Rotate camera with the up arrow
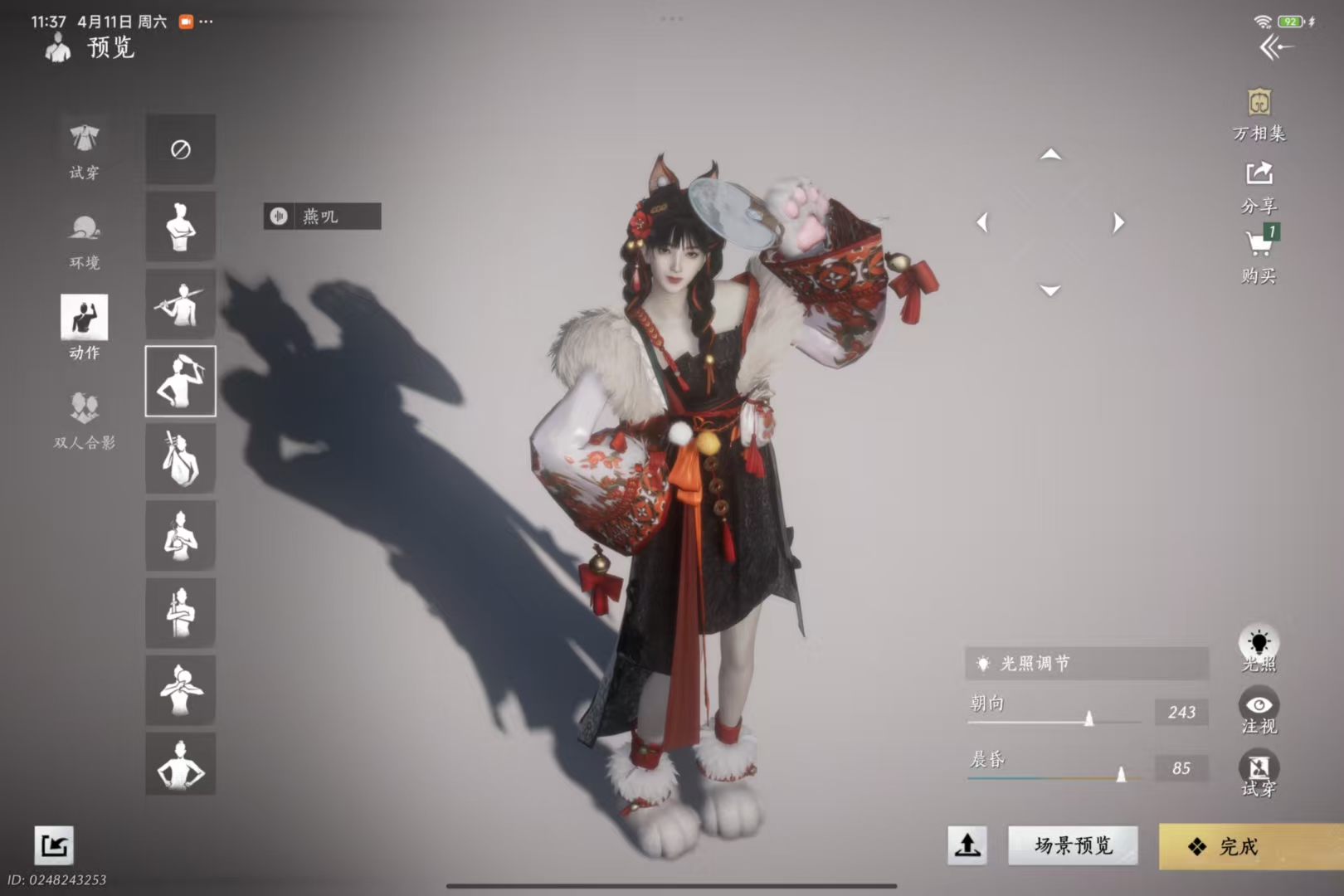 [1050, 154]
